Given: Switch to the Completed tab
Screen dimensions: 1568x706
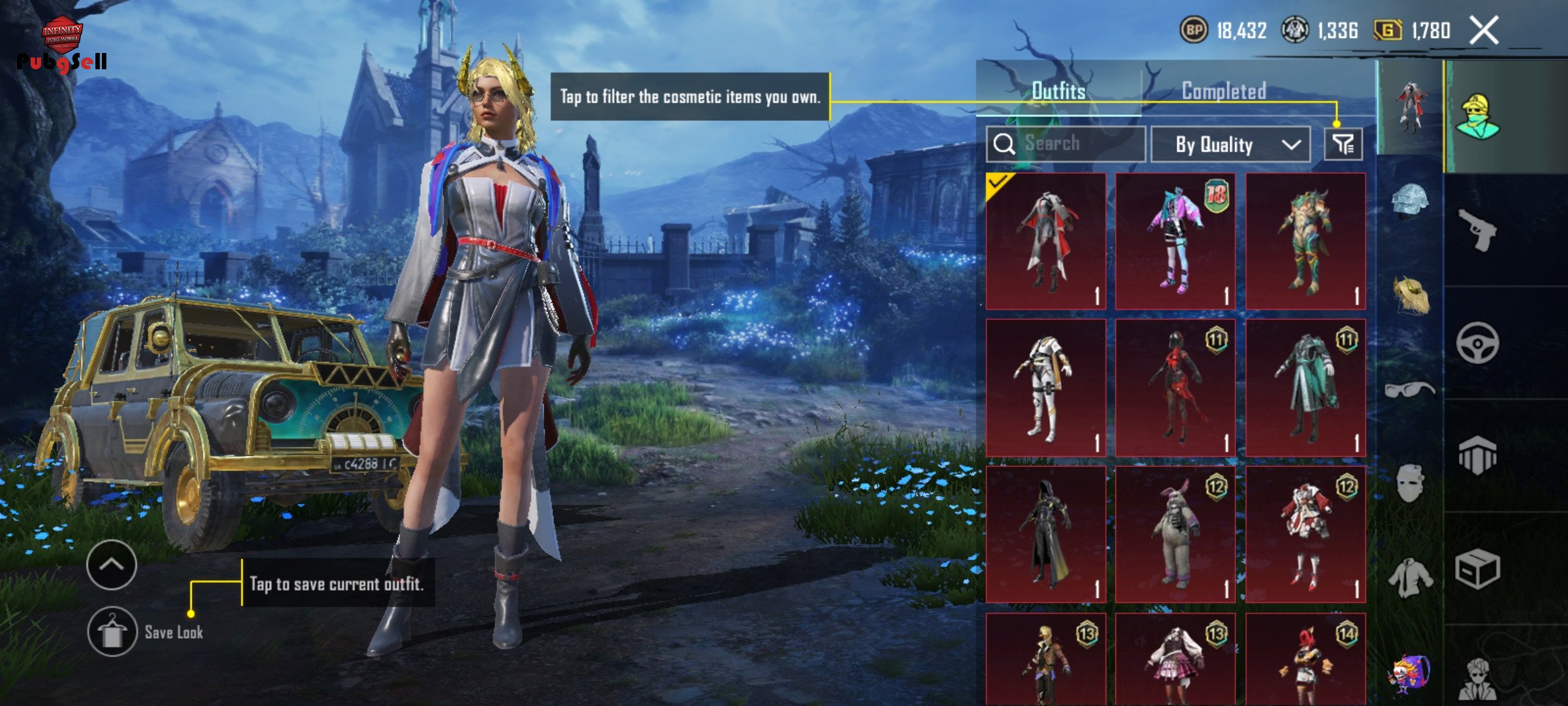Looking at the screenshot, I should [x=1224, y=91].
